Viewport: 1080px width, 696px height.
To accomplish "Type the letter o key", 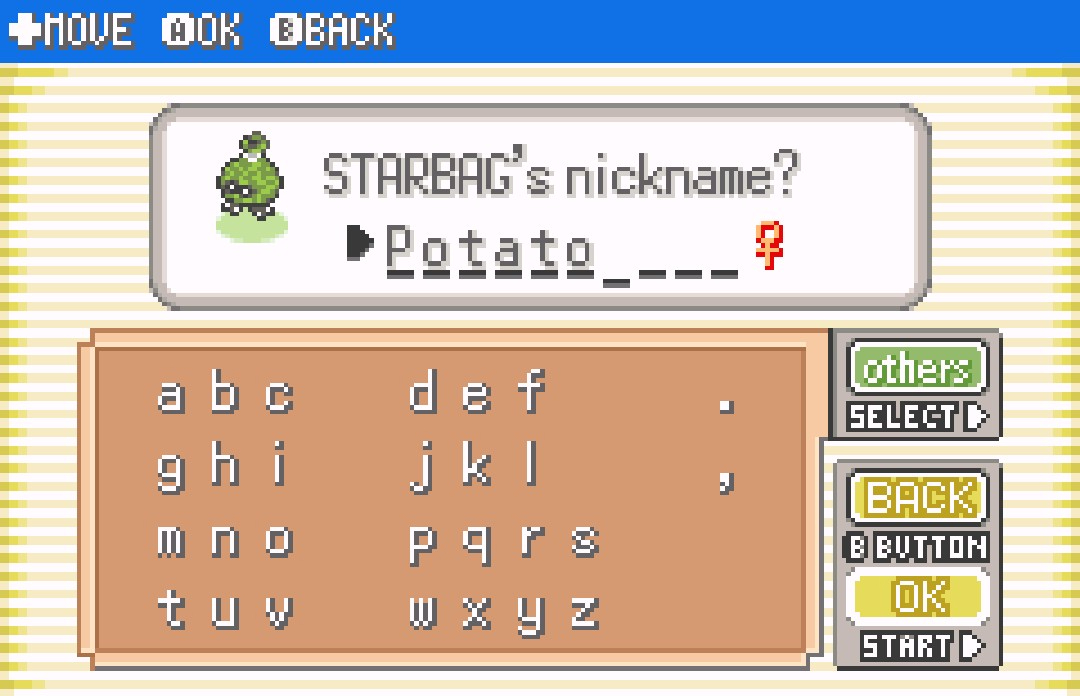I will click(279, 540).
